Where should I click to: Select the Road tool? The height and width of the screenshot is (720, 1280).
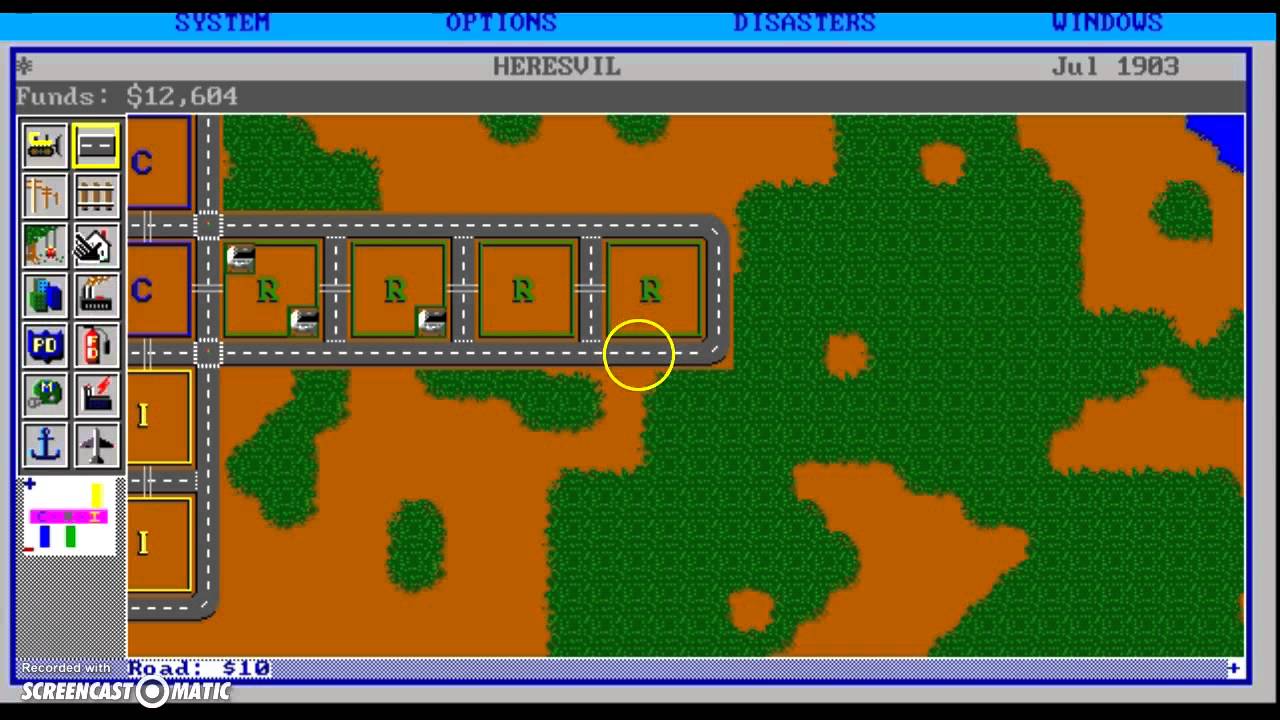(95, 145)
